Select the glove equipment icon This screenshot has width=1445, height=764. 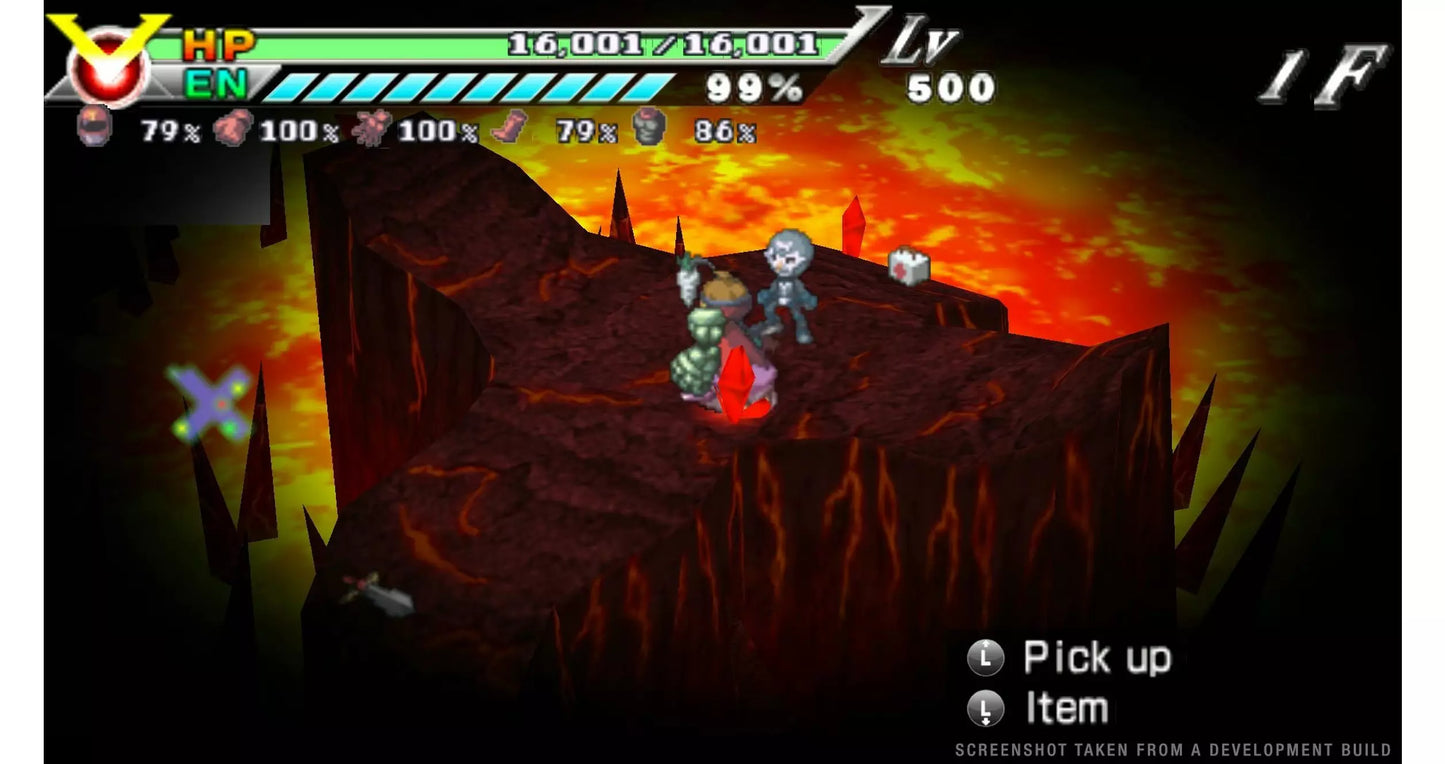tap(232, 128)
